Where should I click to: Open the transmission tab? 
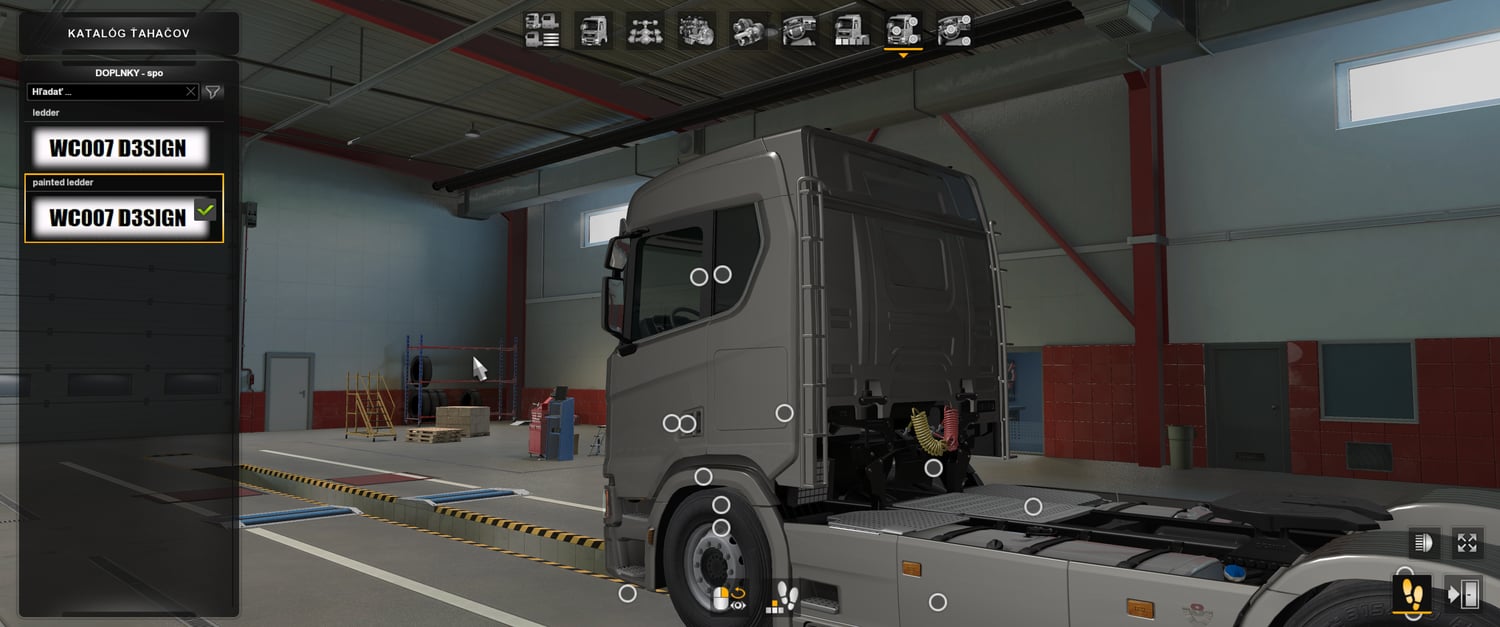click(x=748, y=30)
